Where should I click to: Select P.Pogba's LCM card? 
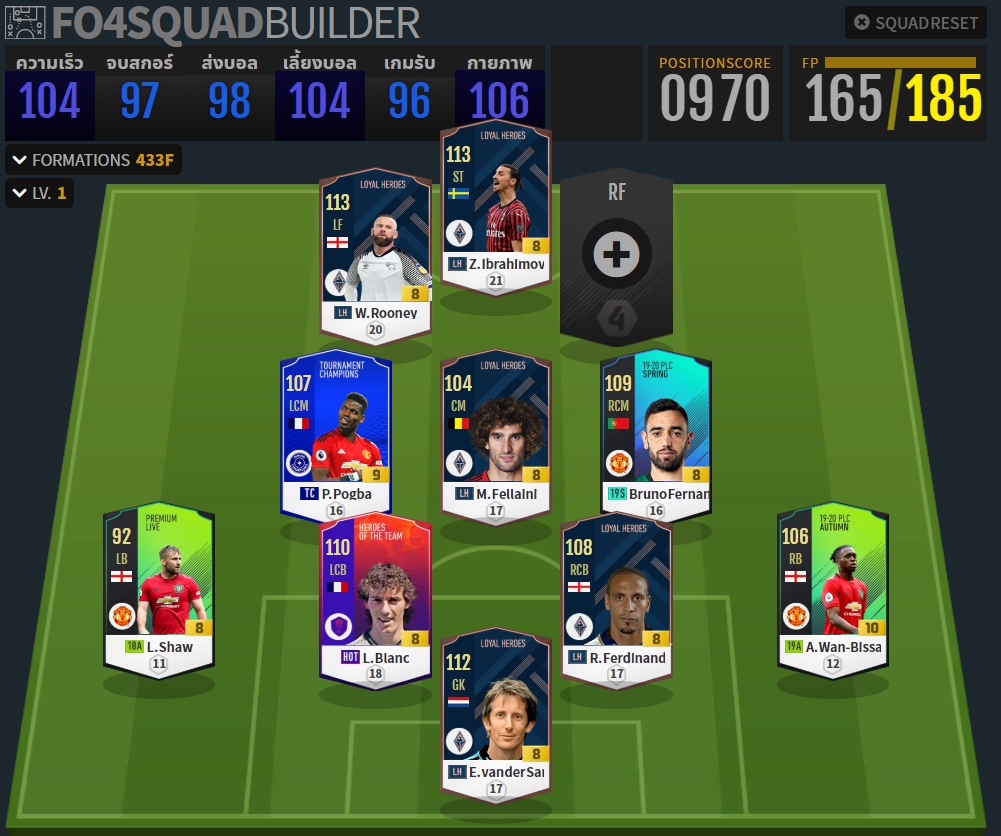(x=336, y=435)
